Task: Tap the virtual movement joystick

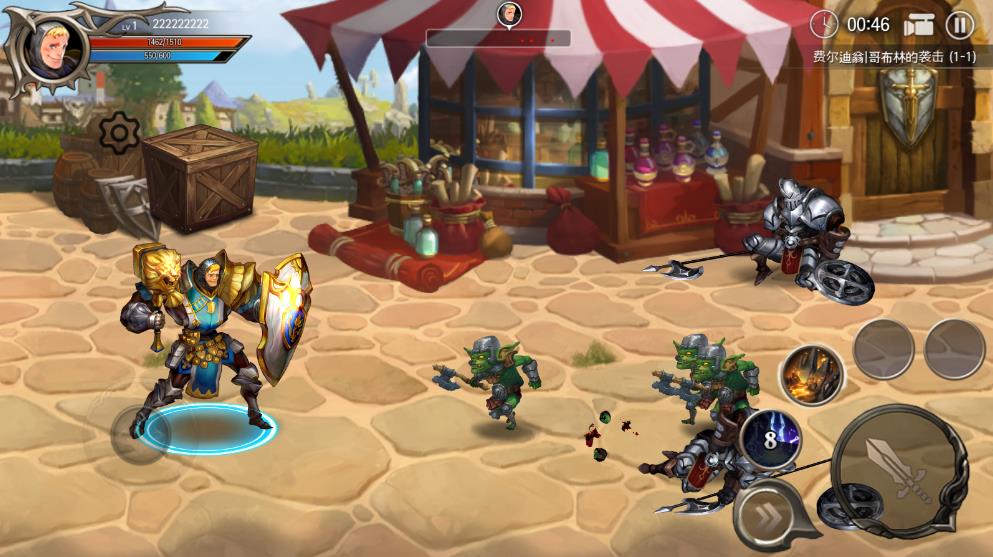Action: point(139,432)
